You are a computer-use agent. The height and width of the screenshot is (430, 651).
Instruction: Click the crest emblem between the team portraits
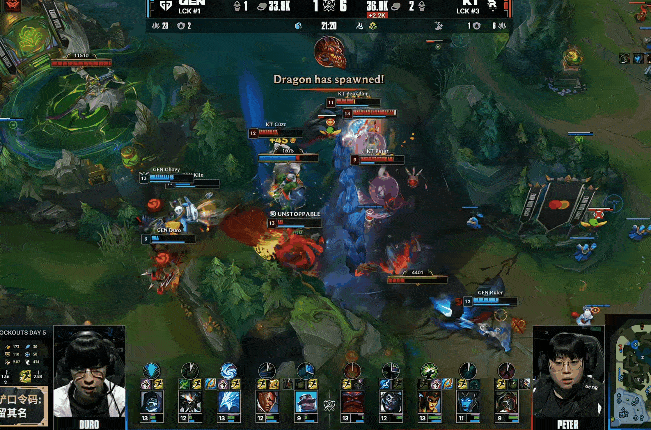tap(328, 404)
